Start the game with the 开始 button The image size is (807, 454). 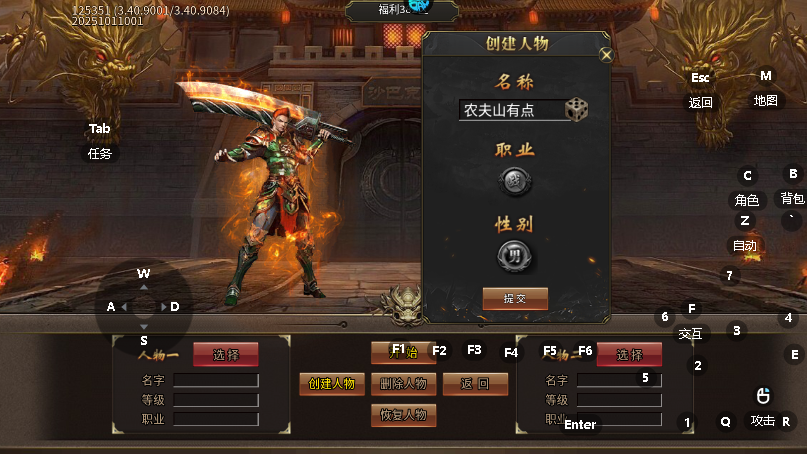403,352
